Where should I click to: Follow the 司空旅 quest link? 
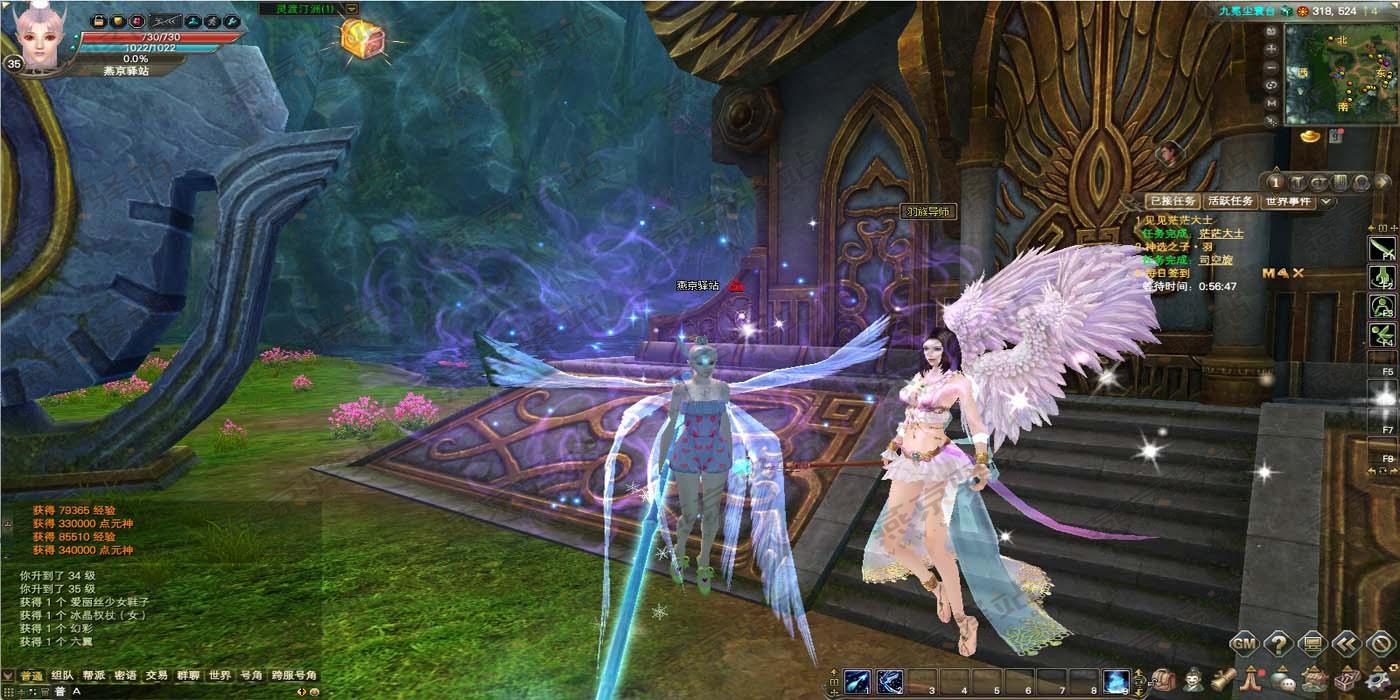pos(1216,260)
